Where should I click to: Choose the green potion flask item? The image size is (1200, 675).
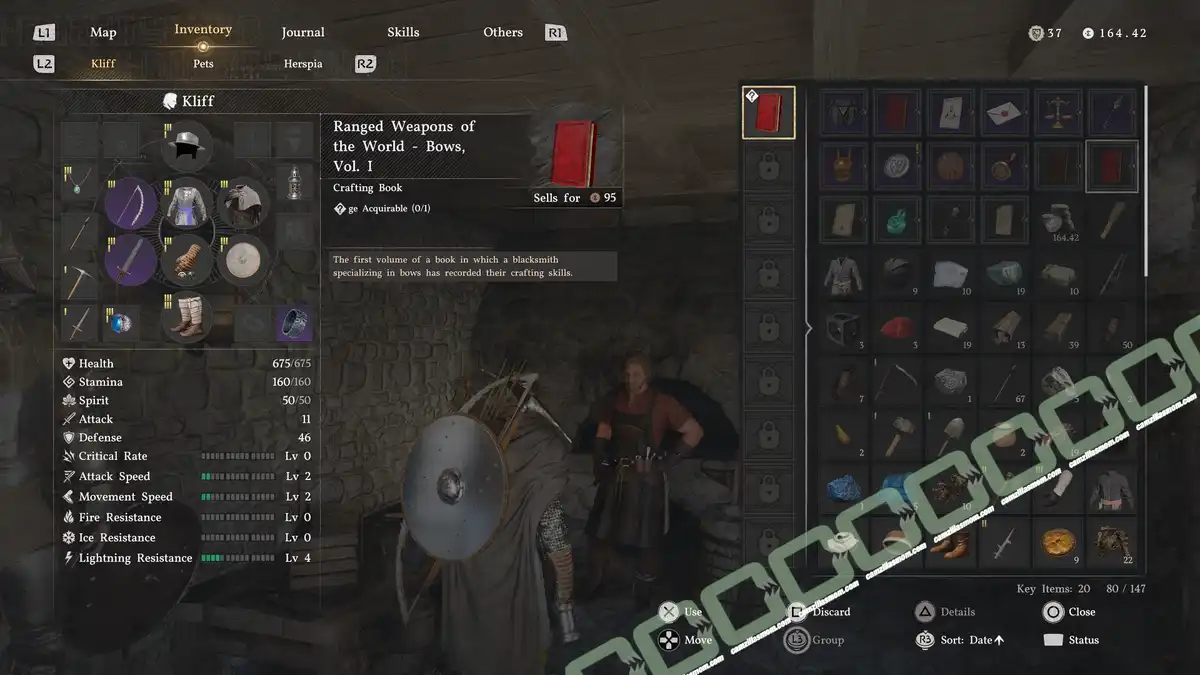[x=898, y=219]
